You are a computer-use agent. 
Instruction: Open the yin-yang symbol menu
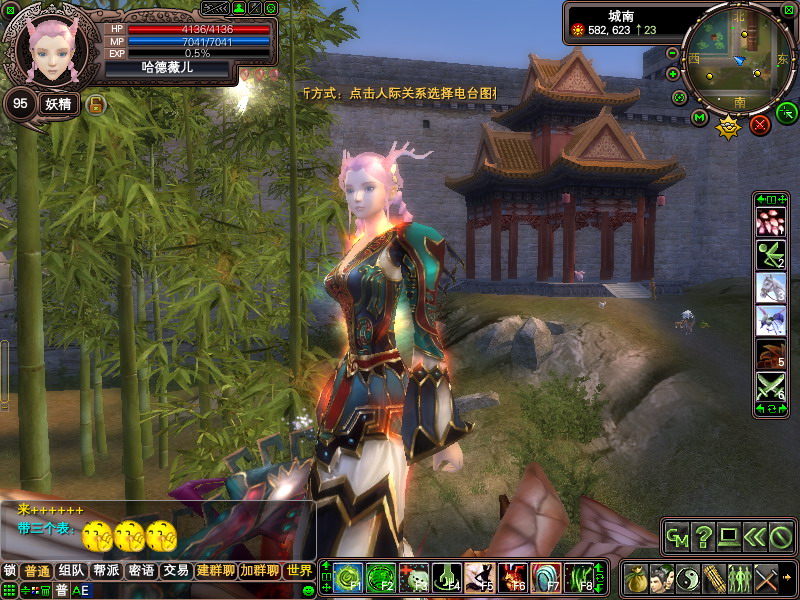pos(688,578)
